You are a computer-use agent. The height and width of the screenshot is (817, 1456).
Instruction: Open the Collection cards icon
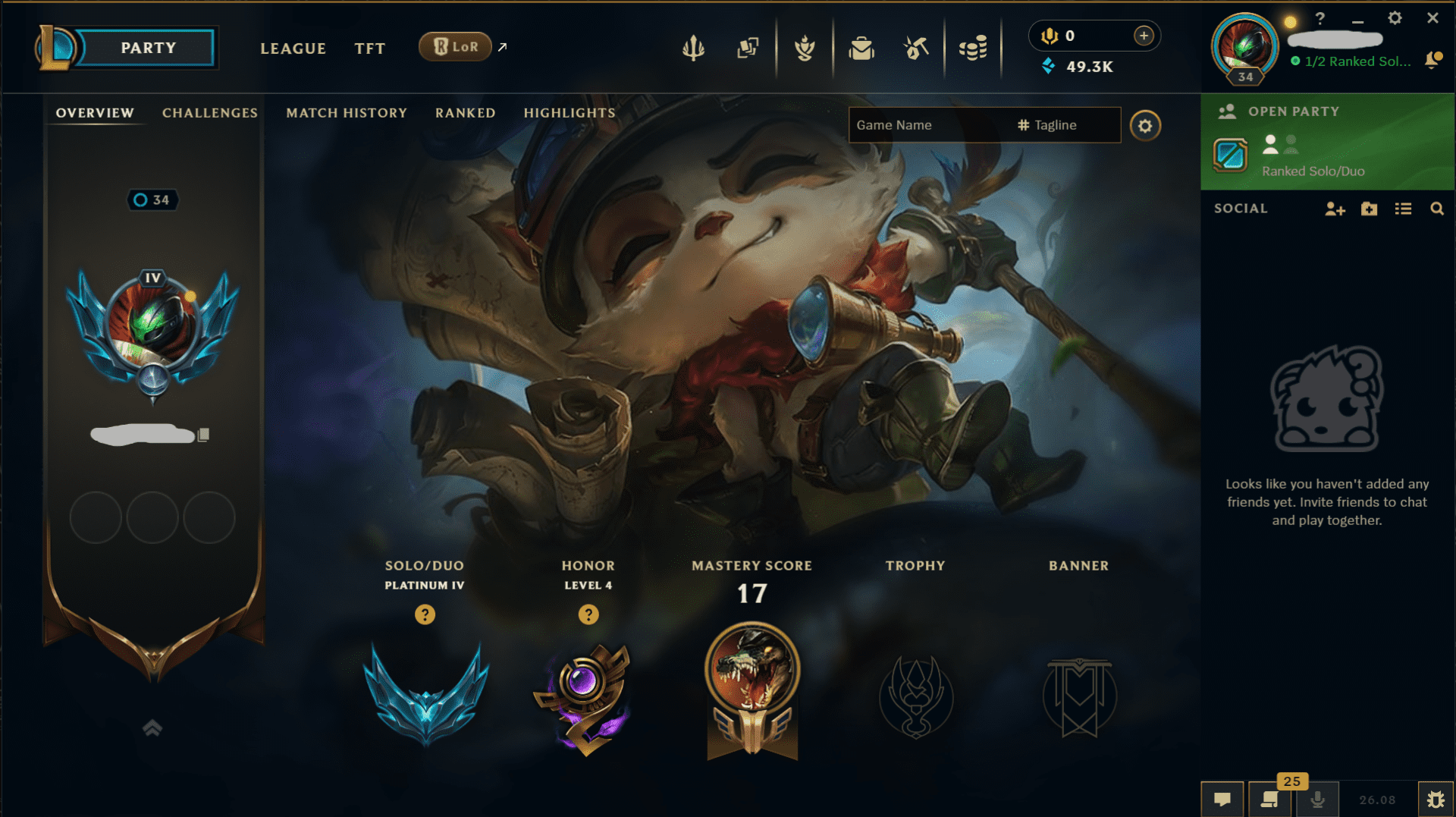point(747,47)
